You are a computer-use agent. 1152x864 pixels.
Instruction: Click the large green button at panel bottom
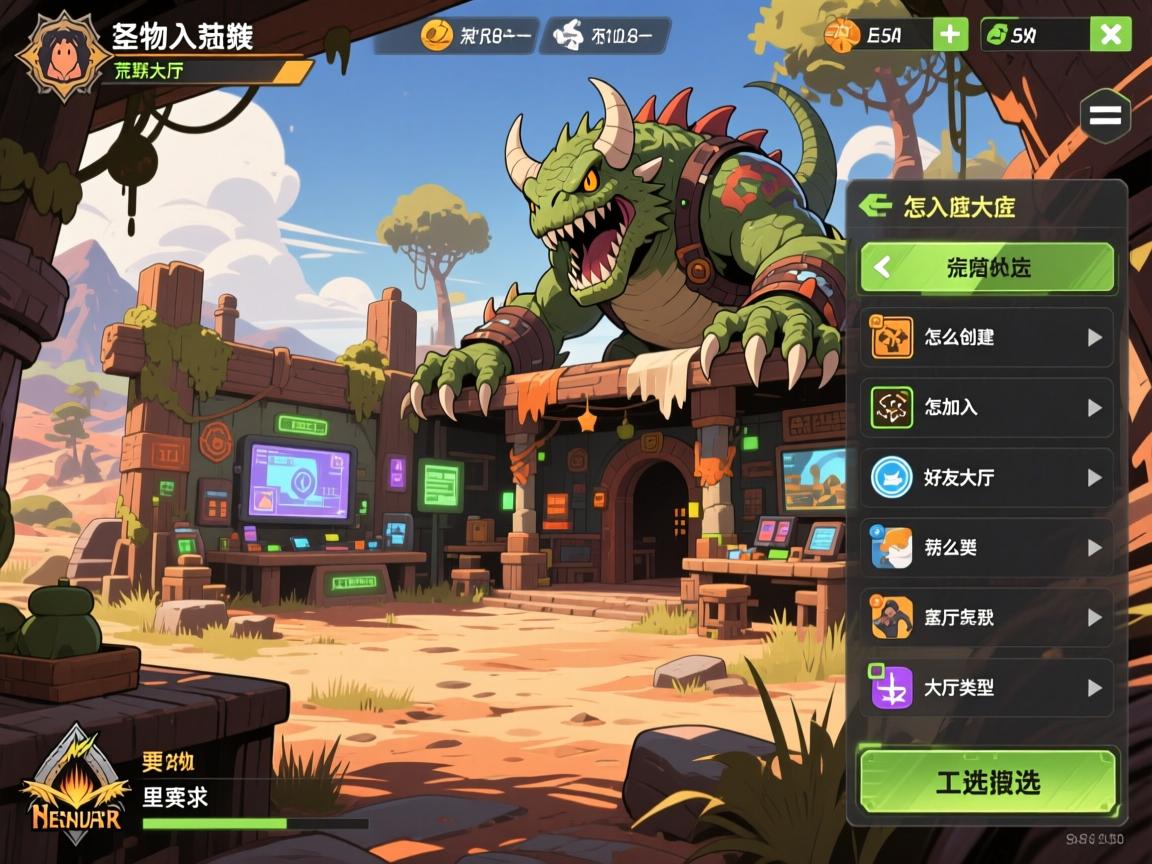pyautogui.click(x=987, y=782)
